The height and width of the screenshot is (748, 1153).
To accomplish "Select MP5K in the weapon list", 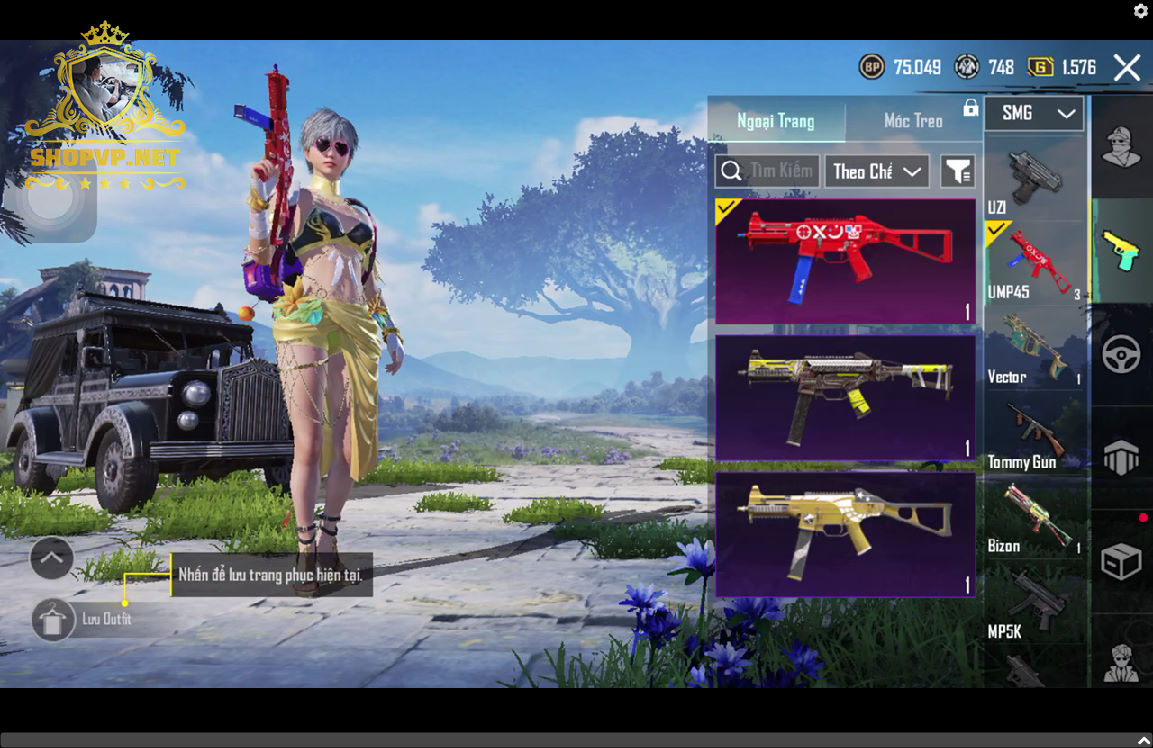I will tap(1034, 605).
